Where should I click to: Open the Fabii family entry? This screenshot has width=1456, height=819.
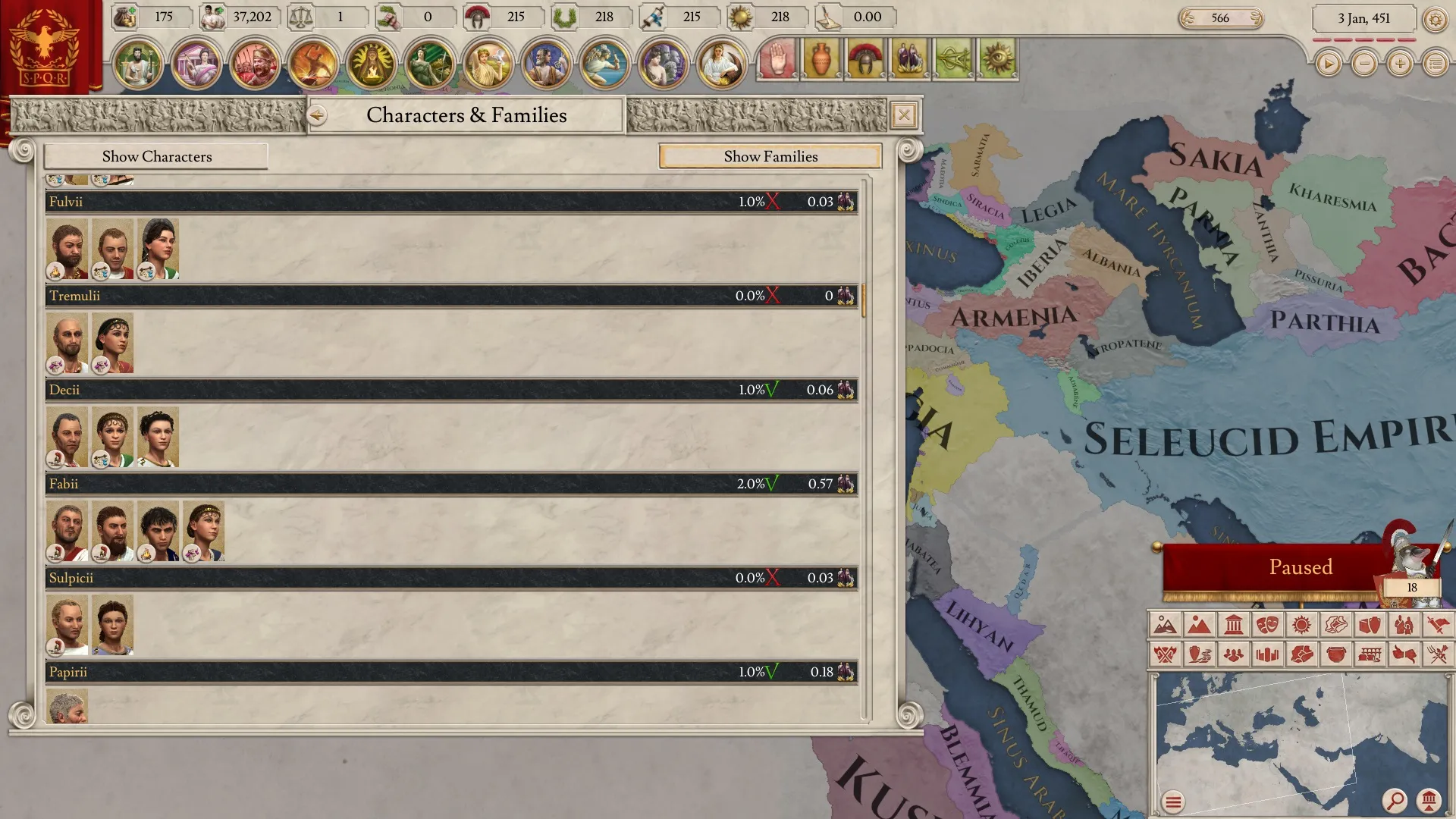(x=451, y=484)
